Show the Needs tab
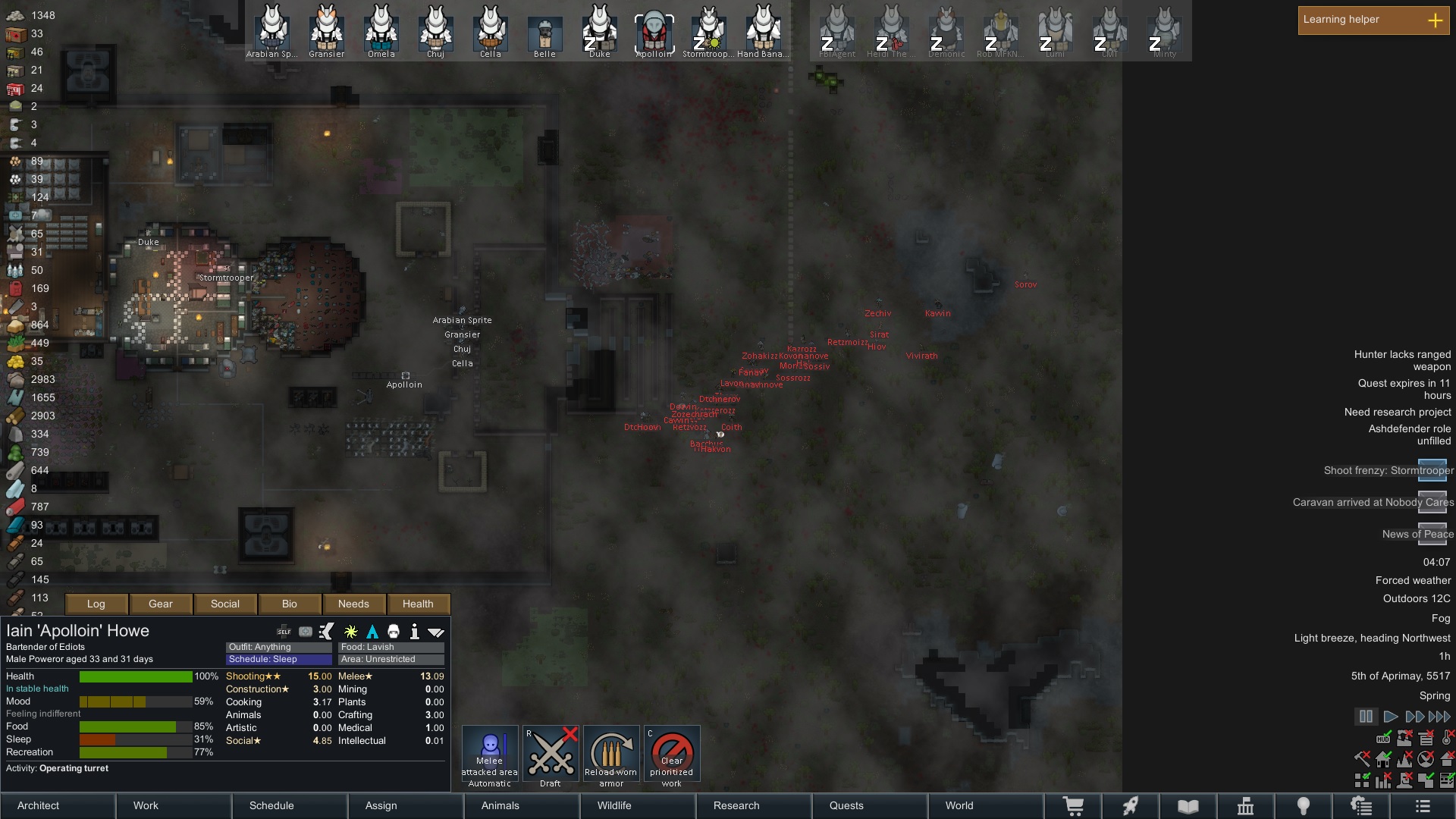Viewport: 1456px width, 819px height. [x=353, y=604]
